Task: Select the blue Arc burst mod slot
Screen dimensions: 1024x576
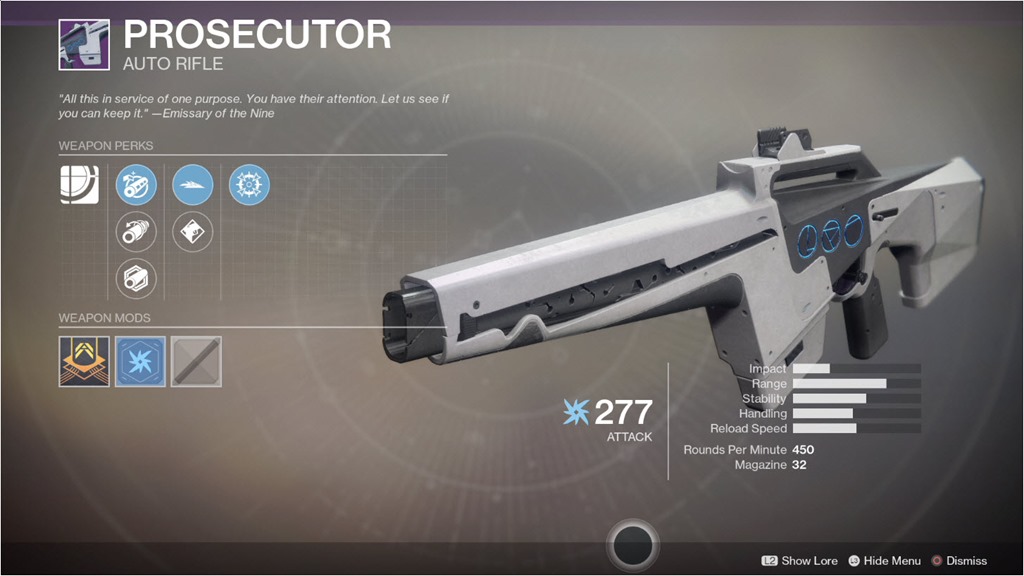Action: (140, 361)
